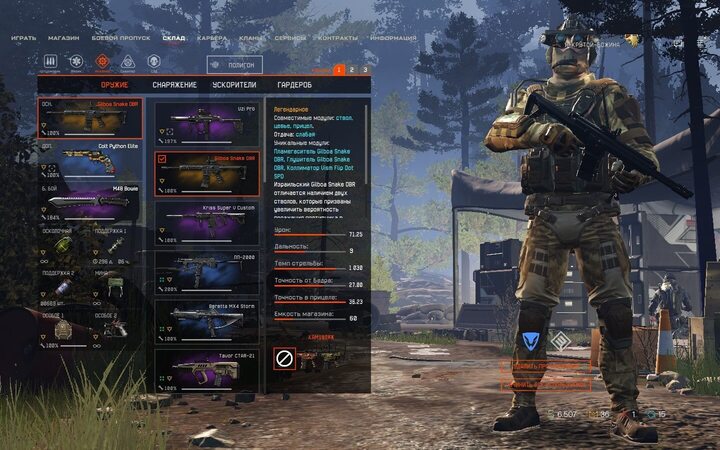The image size is (720, 450).
Task: Select loadout preset 2
Action: pyautogui.click(x=352, y=70)
